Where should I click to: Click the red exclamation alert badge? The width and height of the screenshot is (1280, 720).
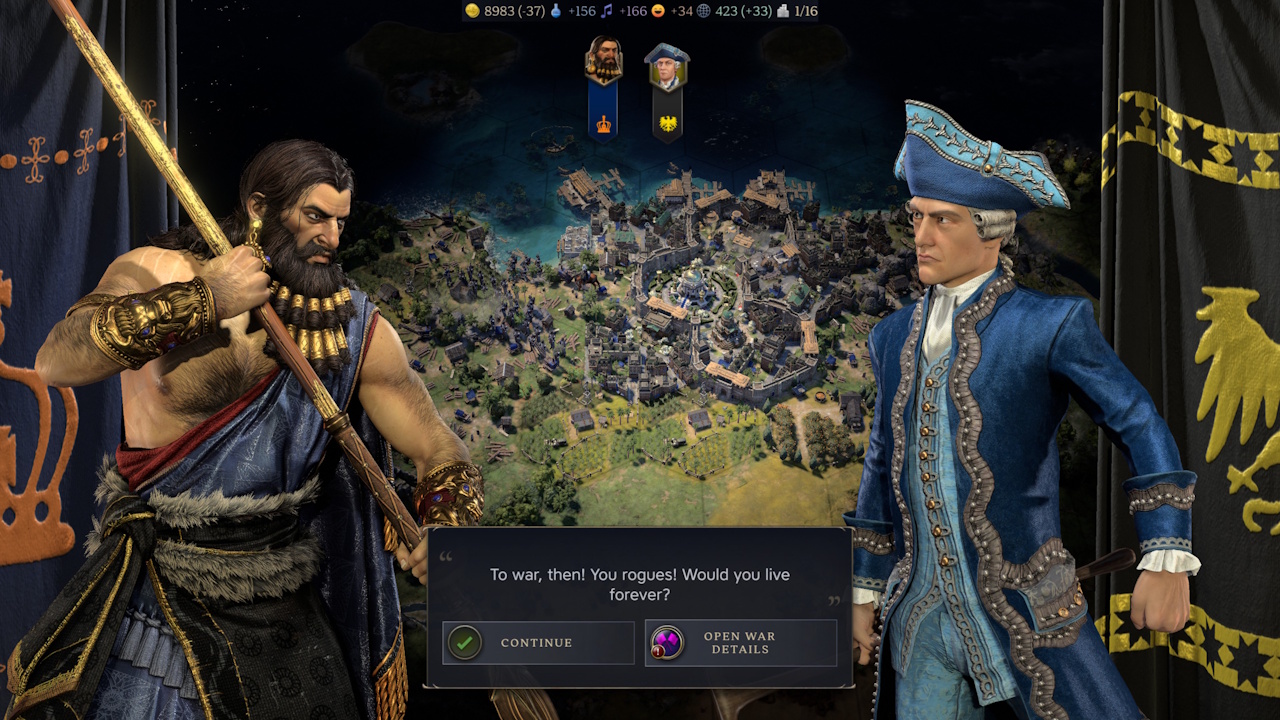[657, 651]
